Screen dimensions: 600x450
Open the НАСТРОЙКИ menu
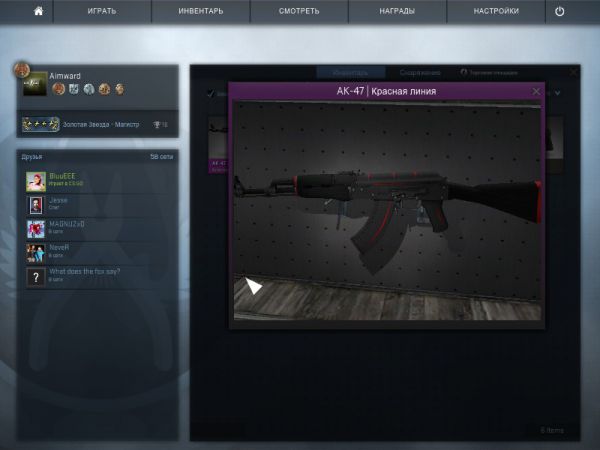pos(497,11)
